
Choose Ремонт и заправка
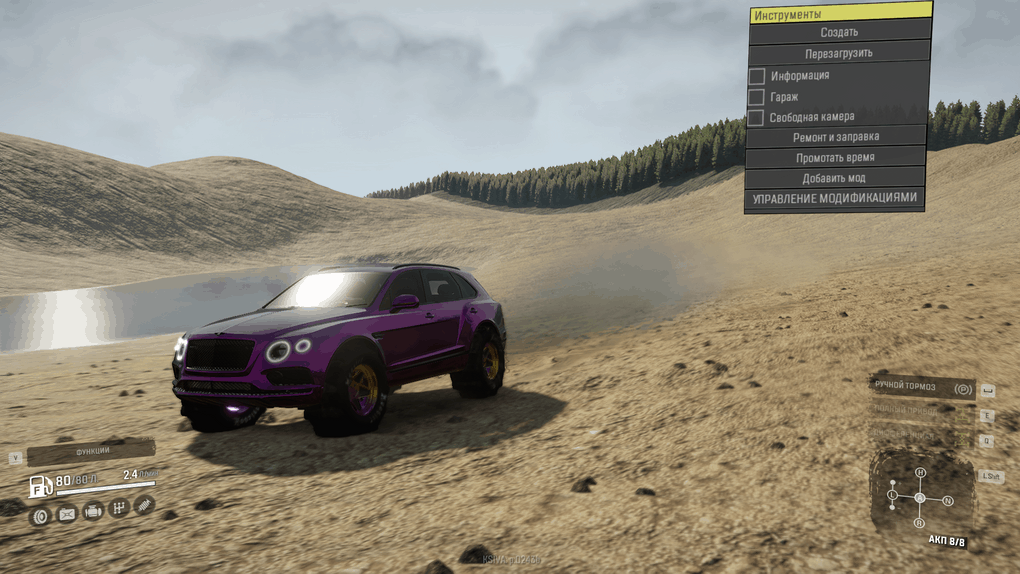tap(836, 137)
